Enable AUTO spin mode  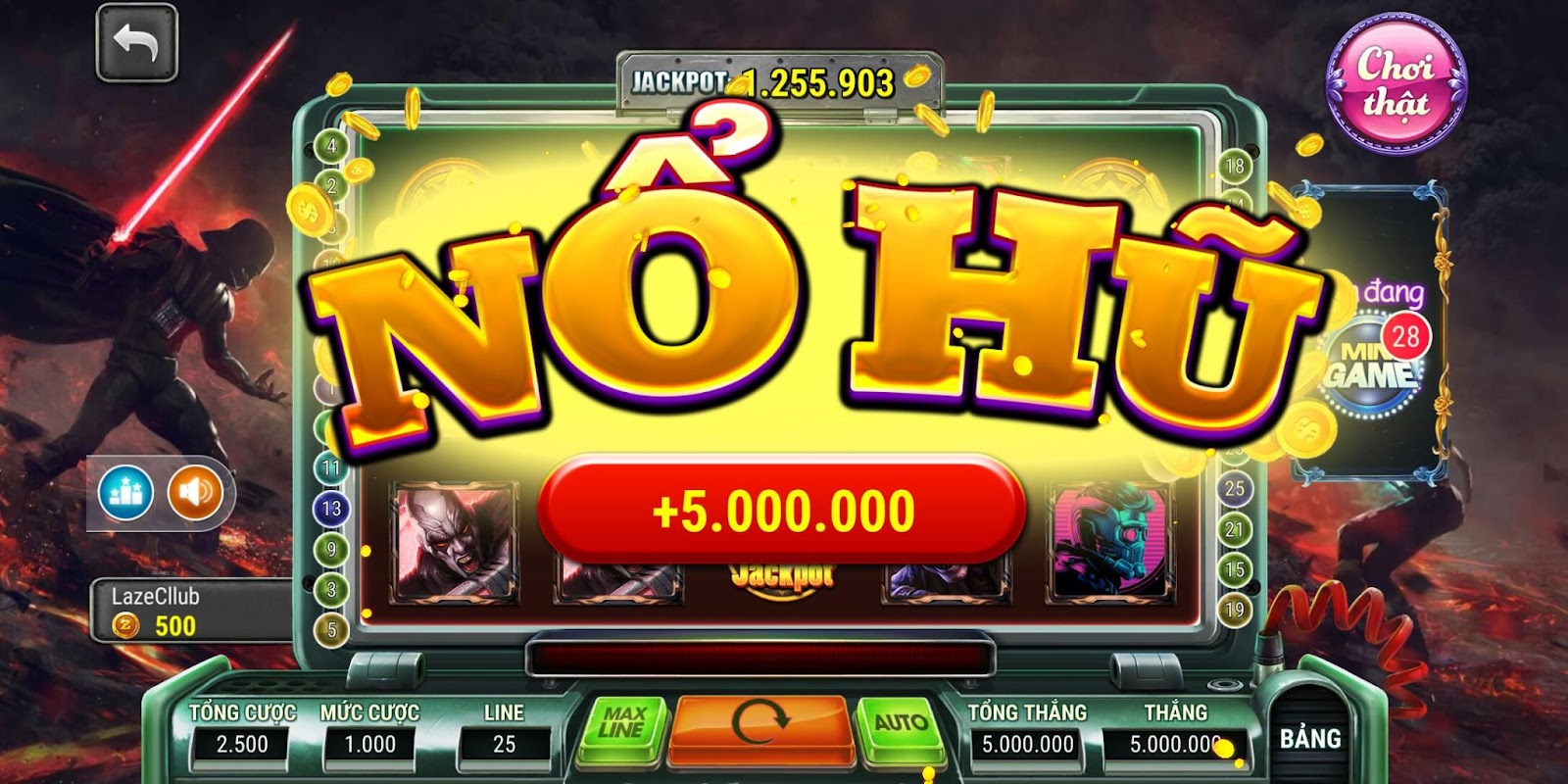coord(901,725)
